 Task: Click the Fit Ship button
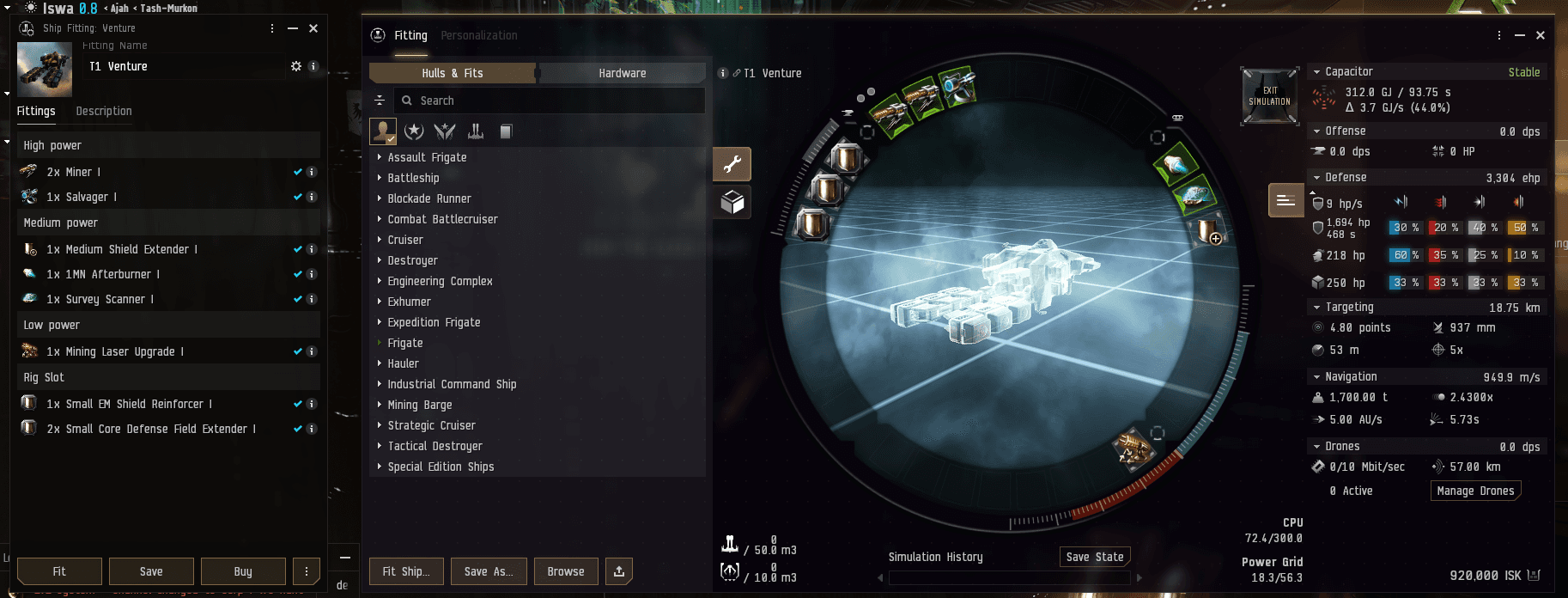(406, 571)
